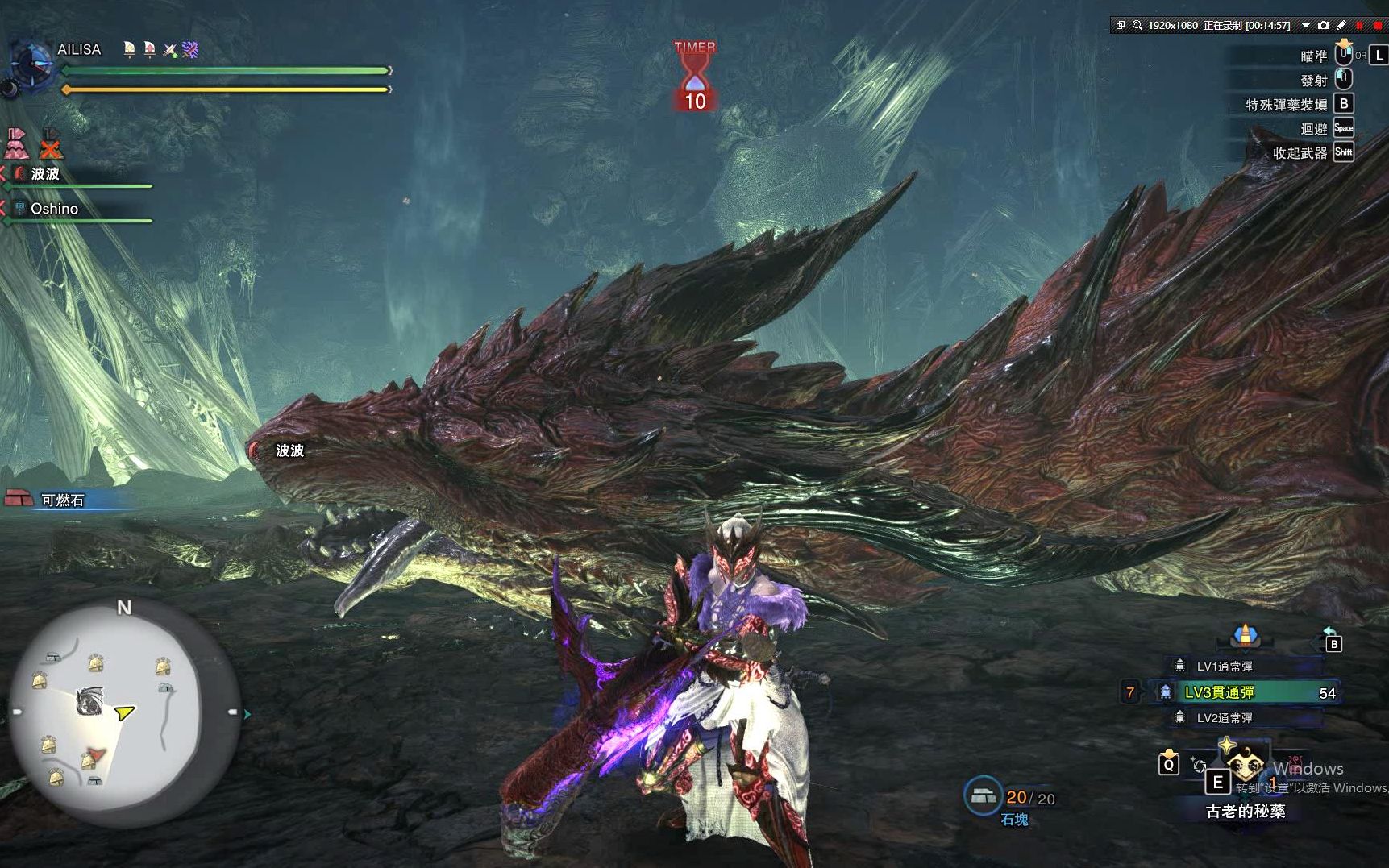
Task: Switch to LV2 normal ammo
Action: (x=1224, y=717)
